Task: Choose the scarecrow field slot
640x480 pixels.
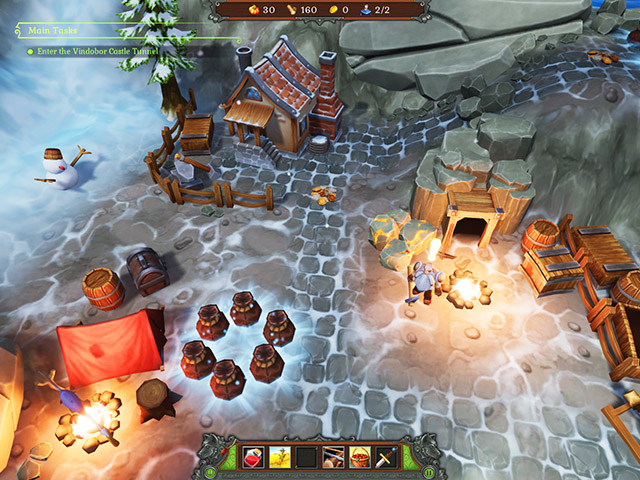Action: pyautogui.click(x=280, y=458)
